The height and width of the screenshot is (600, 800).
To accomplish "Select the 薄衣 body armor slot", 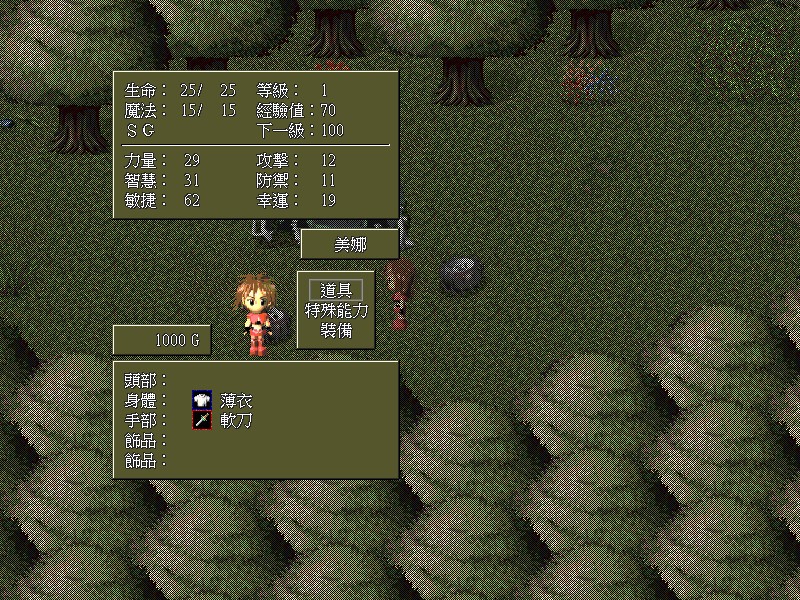I will coord(236,400).
